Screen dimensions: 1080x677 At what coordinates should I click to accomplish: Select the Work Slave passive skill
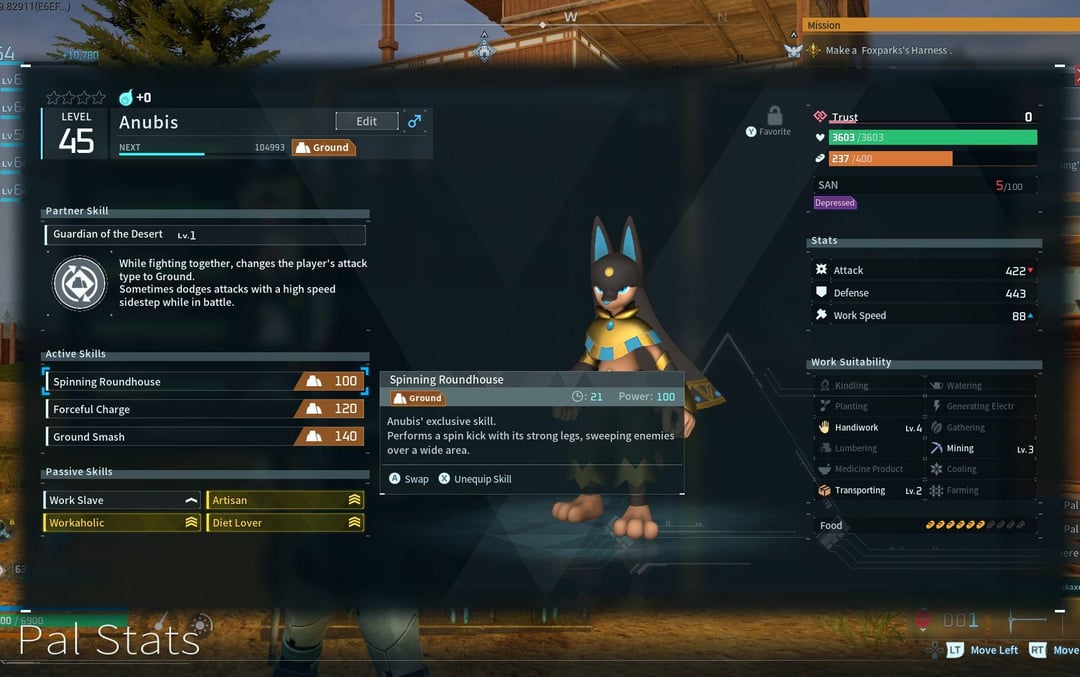(x=123, y=500)
